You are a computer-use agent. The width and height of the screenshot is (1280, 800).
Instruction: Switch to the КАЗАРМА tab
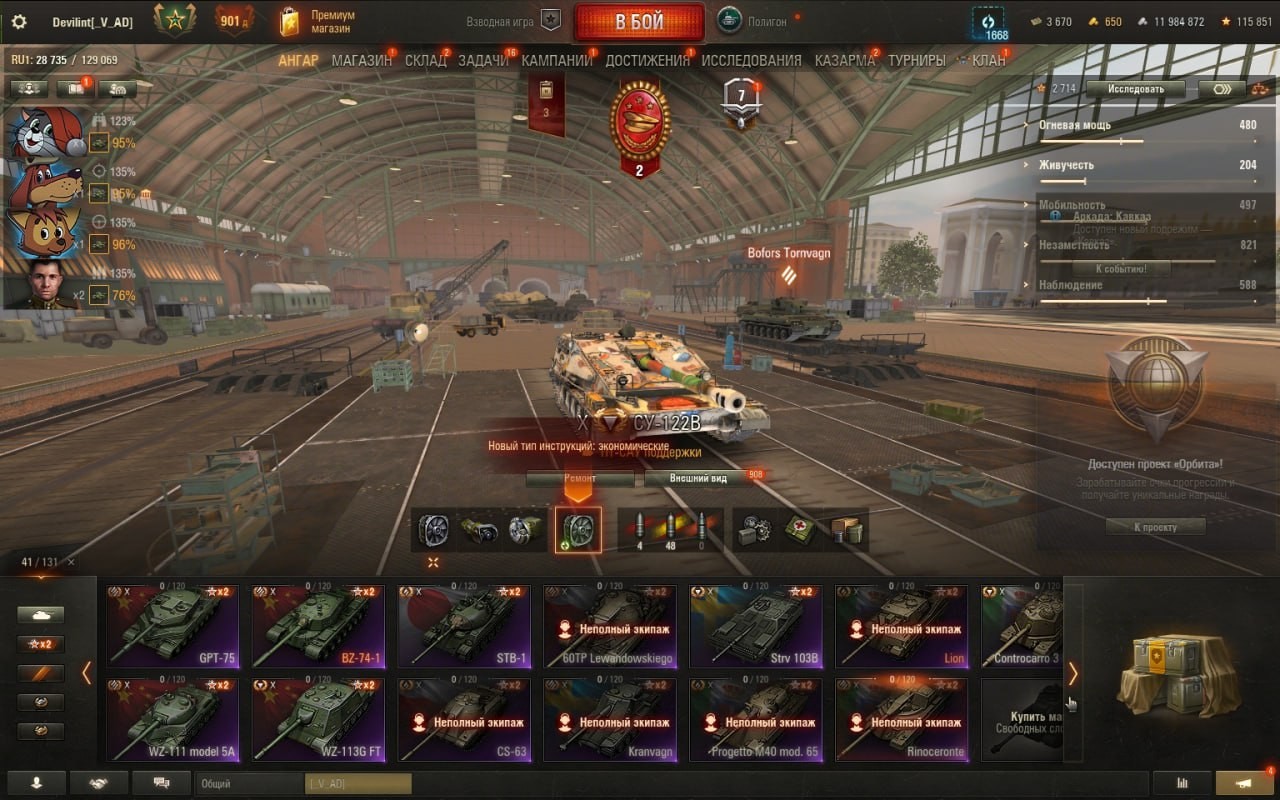(844, 60)
